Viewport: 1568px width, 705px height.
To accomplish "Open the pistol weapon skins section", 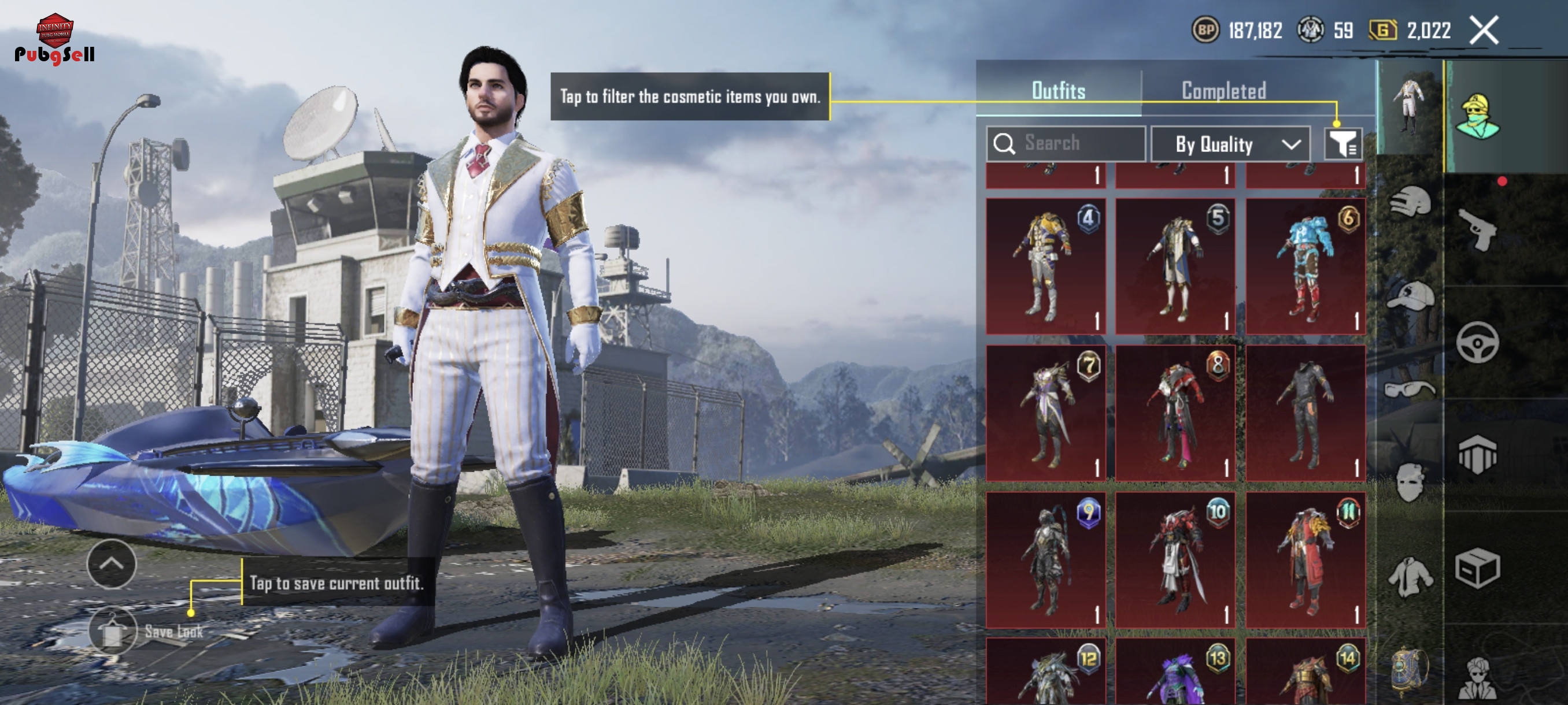I will point(1477,230).
